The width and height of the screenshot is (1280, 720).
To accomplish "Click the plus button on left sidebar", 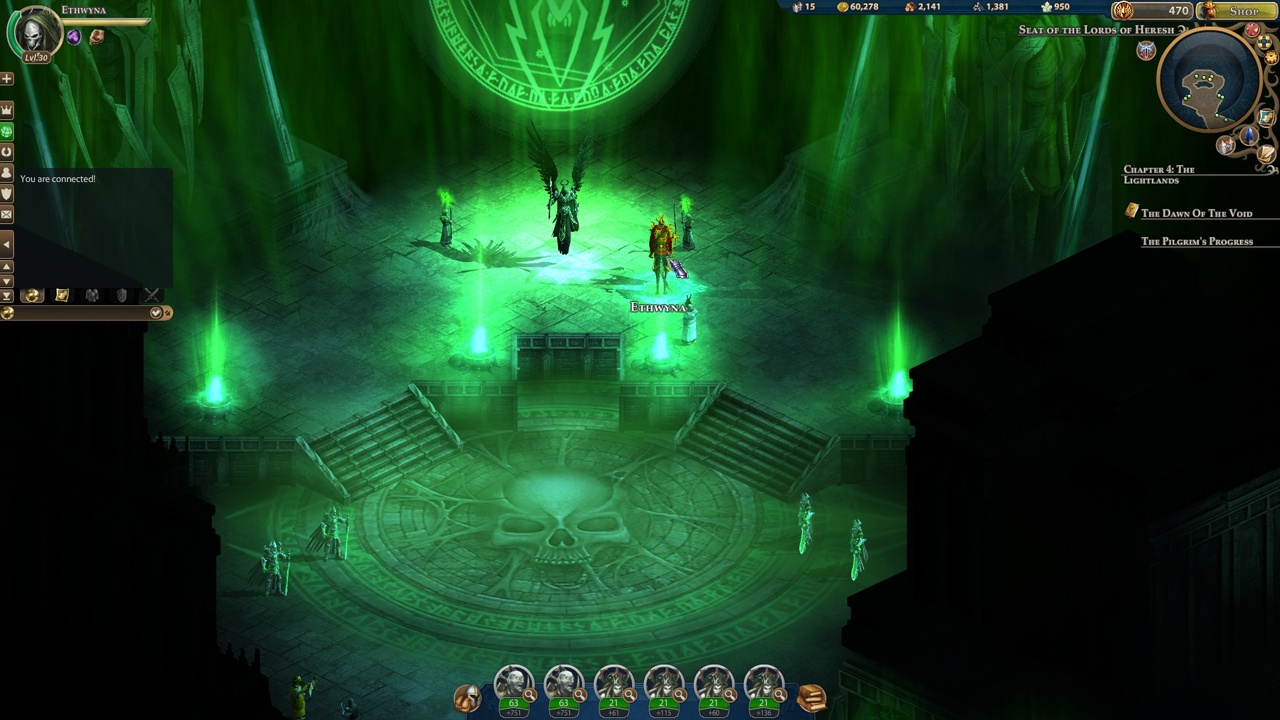I will (7, 78).
